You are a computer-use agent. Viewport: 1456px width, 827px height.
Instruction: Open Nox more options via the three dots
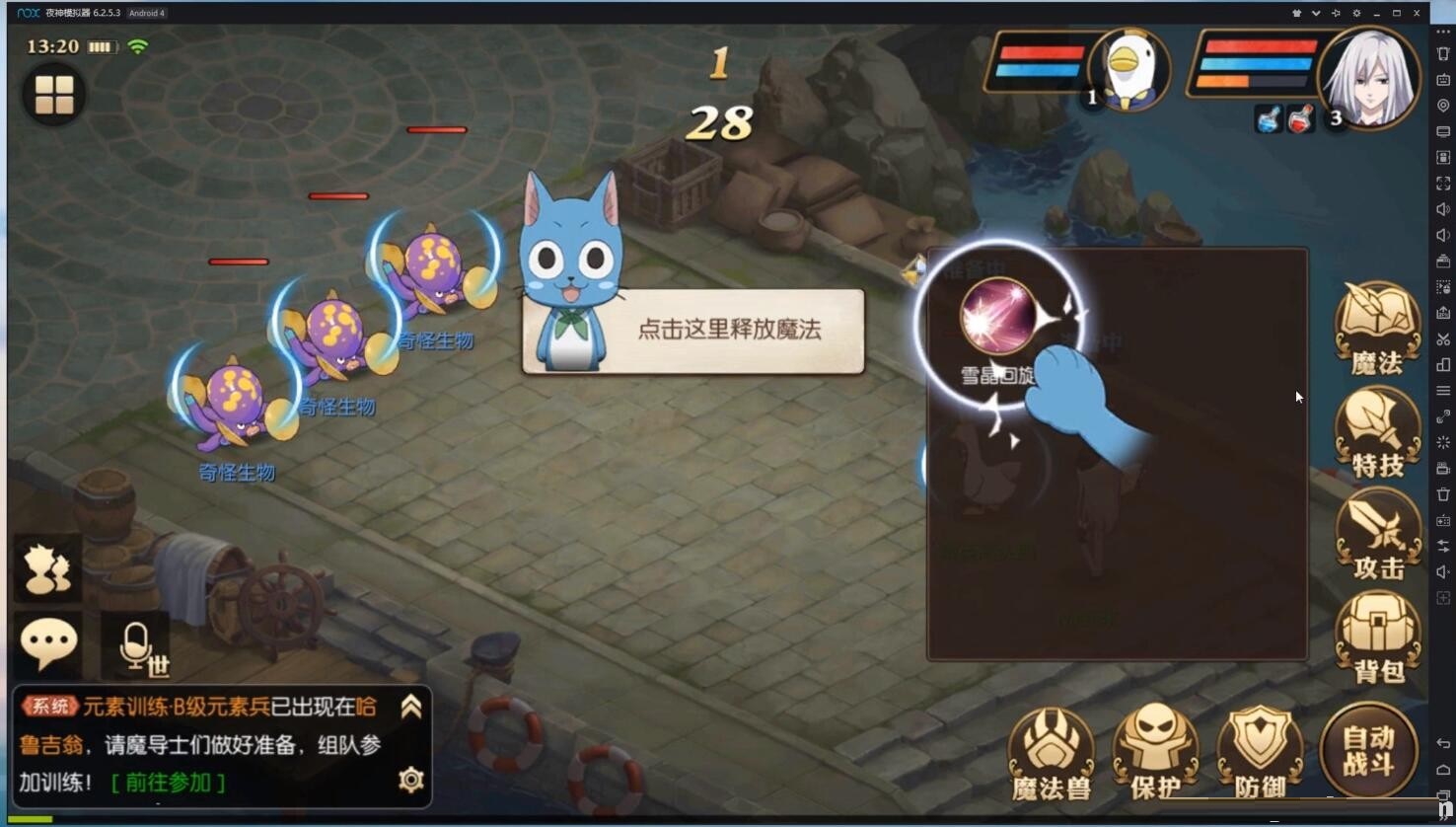pos(1442,31)
